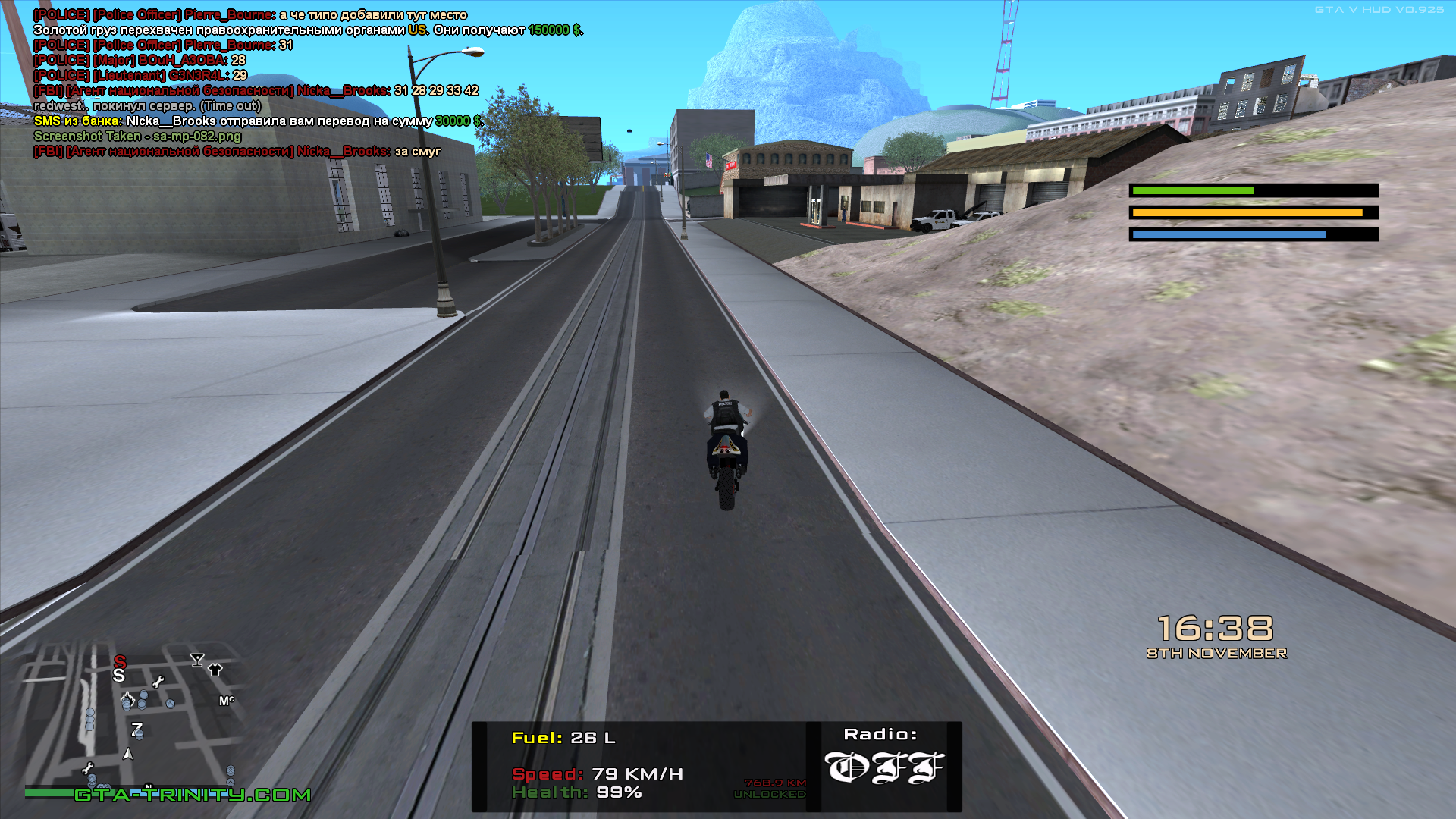Screen dimensions: 1456x819
Task: Choose the white Z marker on minimap
Action: click(x=136, y=730)
